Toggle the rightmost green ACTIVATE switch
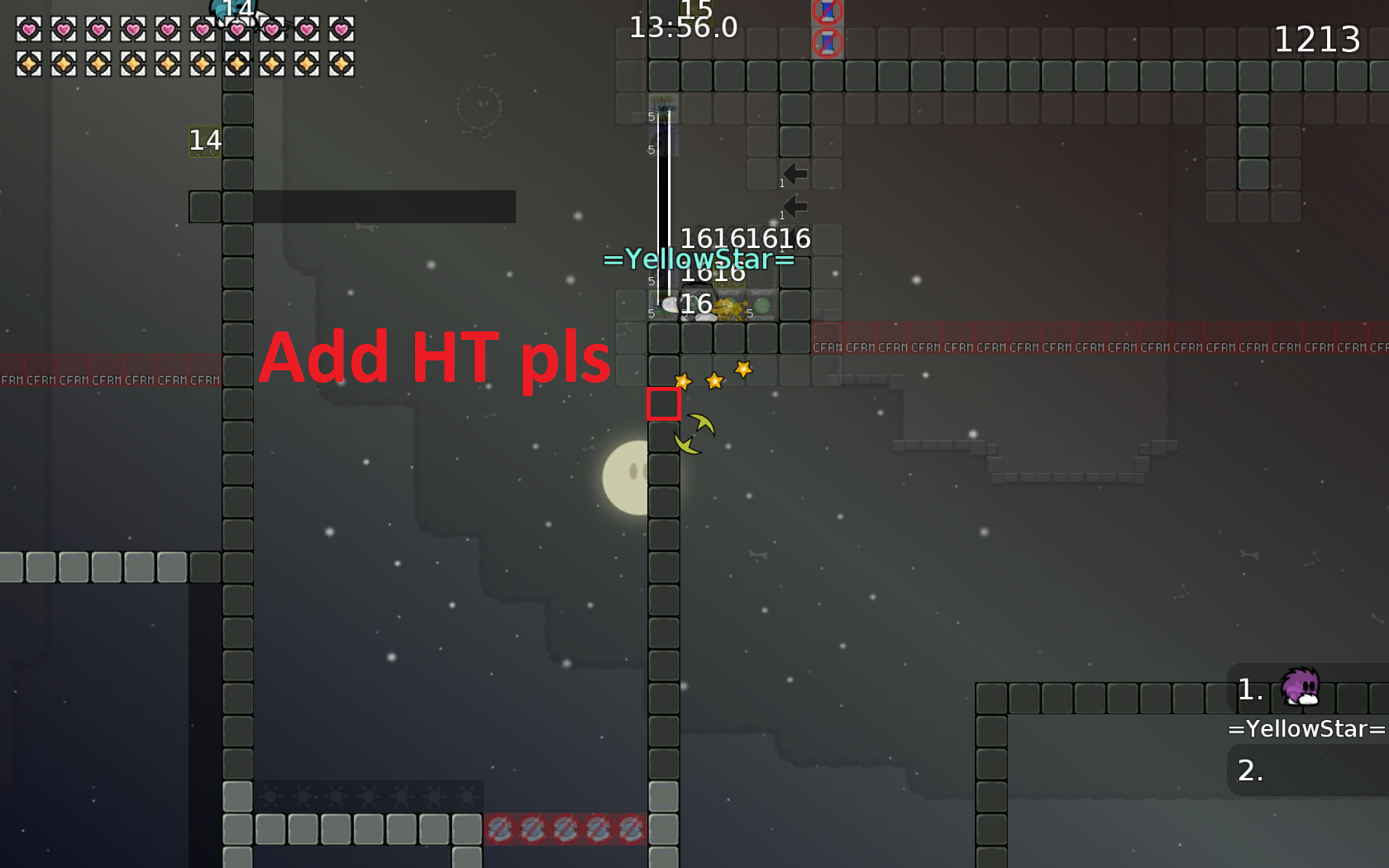Screen dimensions: 1389x868 tap(761, 306)
